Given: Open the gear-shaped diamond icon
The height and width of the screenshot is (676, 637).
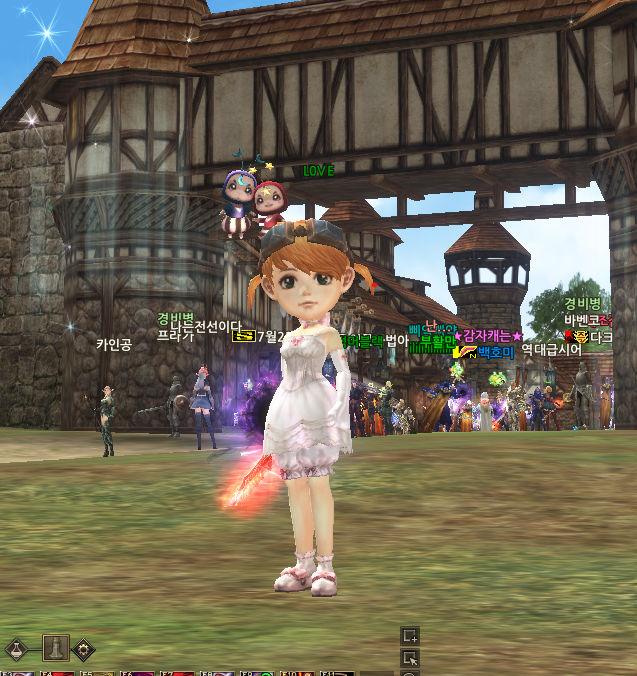Looking at the screenshot, I should [83, 649].
